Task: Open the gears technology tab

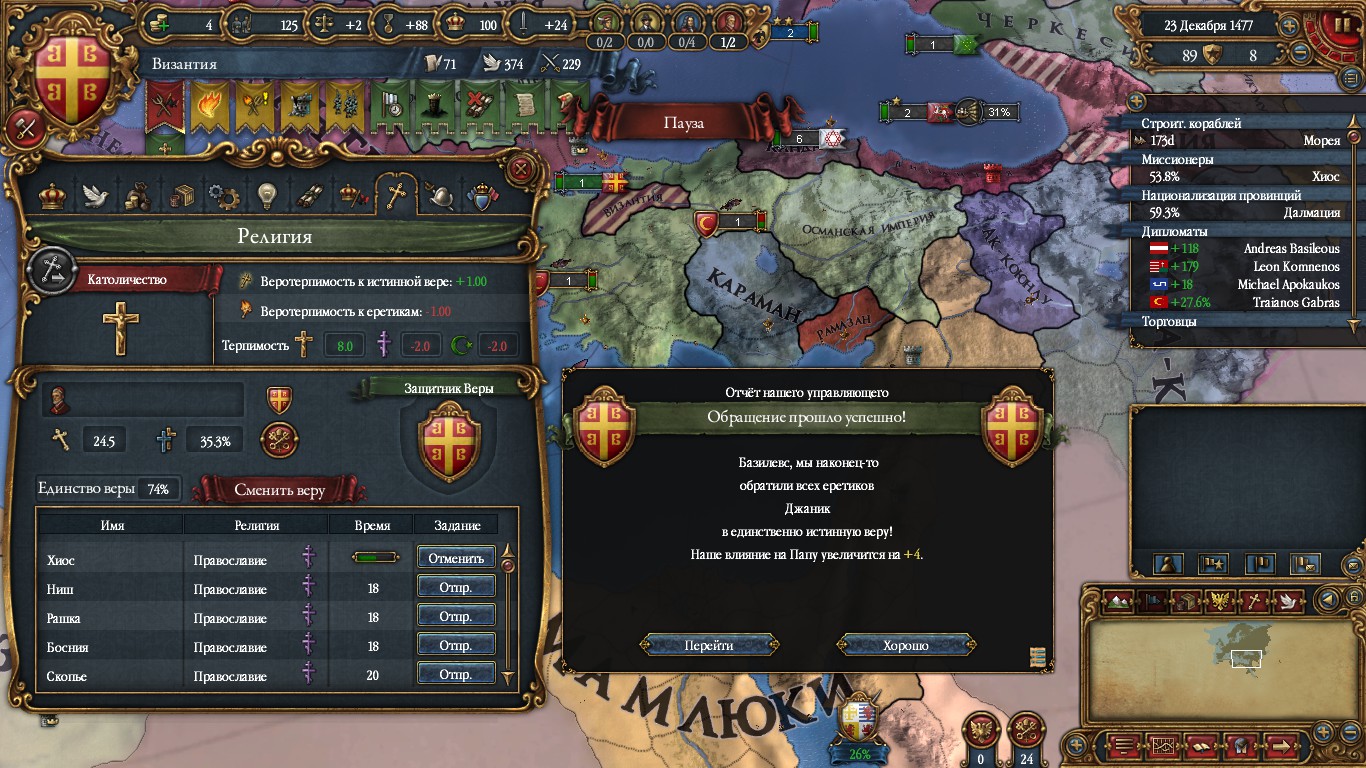Action: [x=222, y=195]
